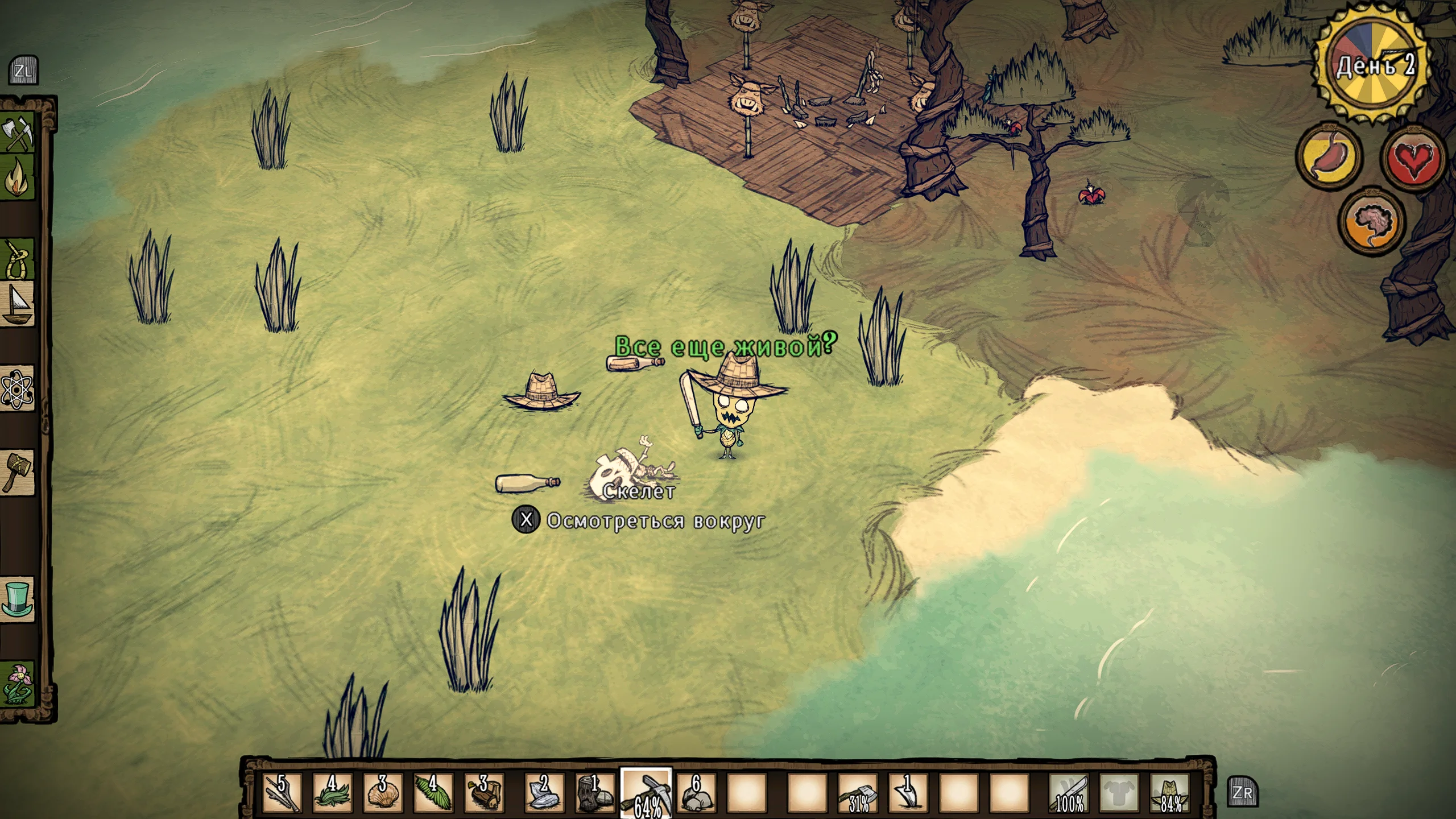Click the pickaxe slot at 64%
Screen dimensions: 1456x819
[x=646, y=792]
